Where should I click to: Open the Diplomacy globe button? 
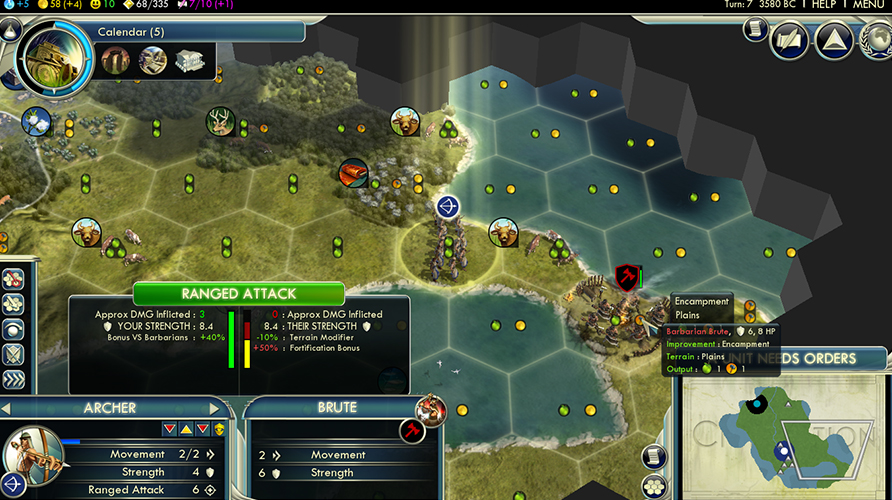[877, 40]
